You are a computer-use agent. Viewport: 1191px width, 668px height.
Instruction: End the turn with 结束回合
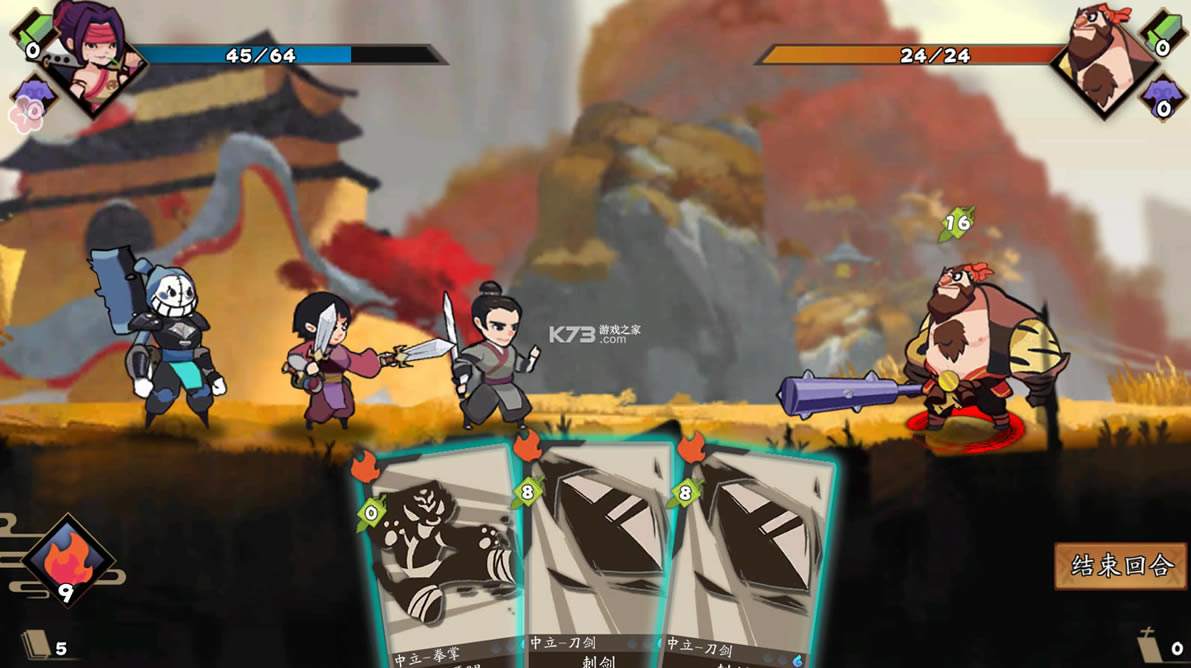point(1121,565)
